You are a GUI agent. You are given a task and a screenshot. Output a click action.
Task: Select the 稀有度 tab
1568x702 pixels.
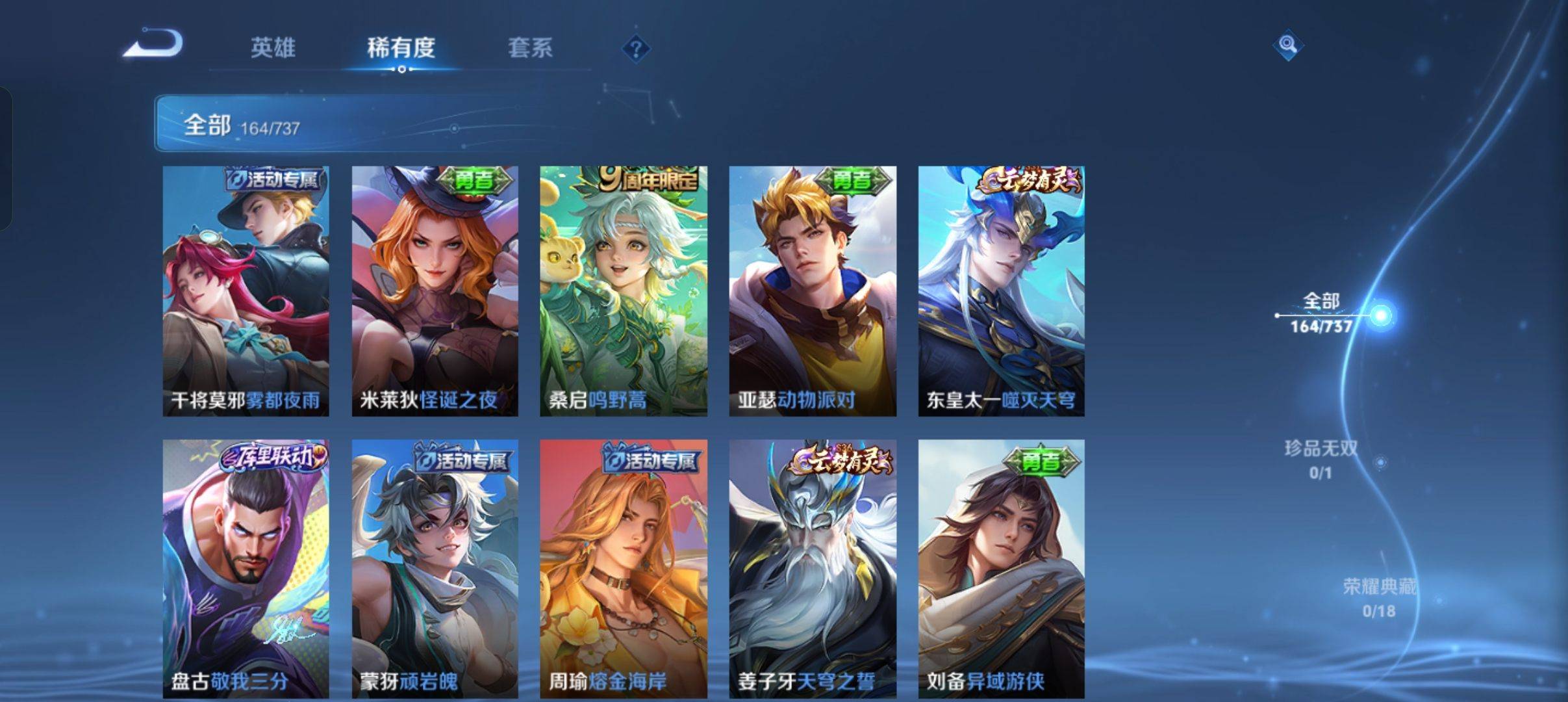coord(401,47)
